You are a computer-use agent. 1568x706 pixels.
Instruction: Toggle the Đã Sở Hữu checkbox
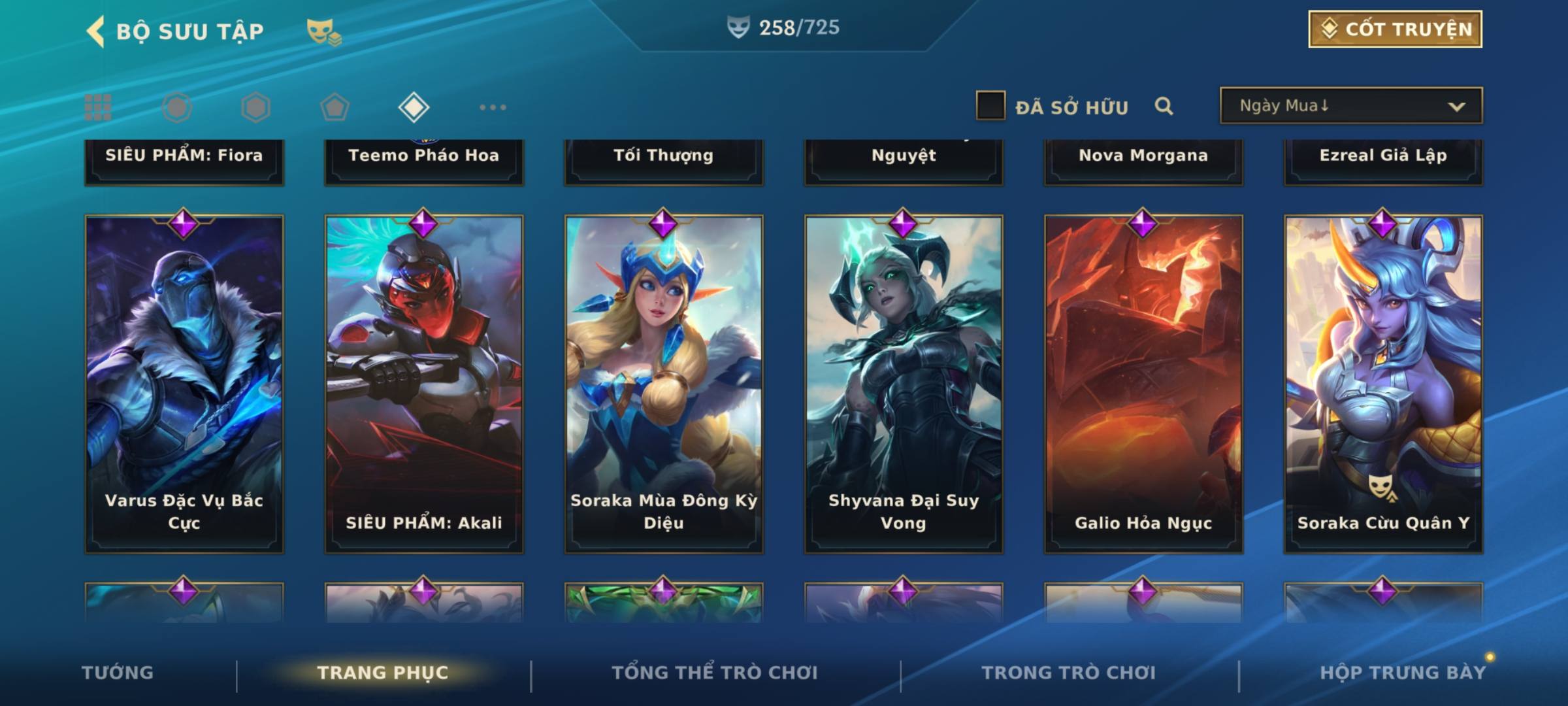(x=990, y=106)
